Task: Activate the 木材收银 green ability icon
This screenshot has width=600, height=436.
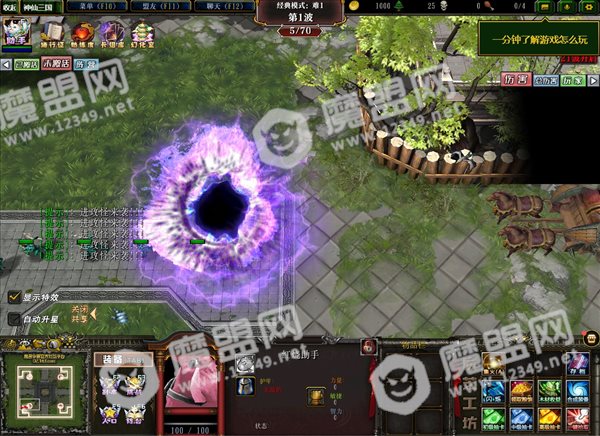Action: tap(549, 389)
